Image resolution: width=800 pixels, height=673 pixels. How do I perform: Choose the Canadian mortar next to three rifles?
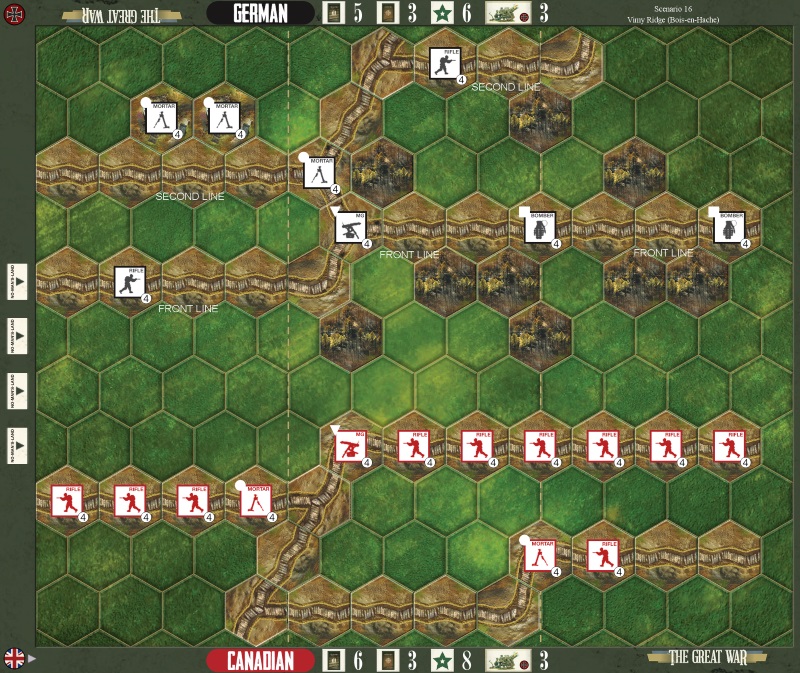click(x=255, y=500)
